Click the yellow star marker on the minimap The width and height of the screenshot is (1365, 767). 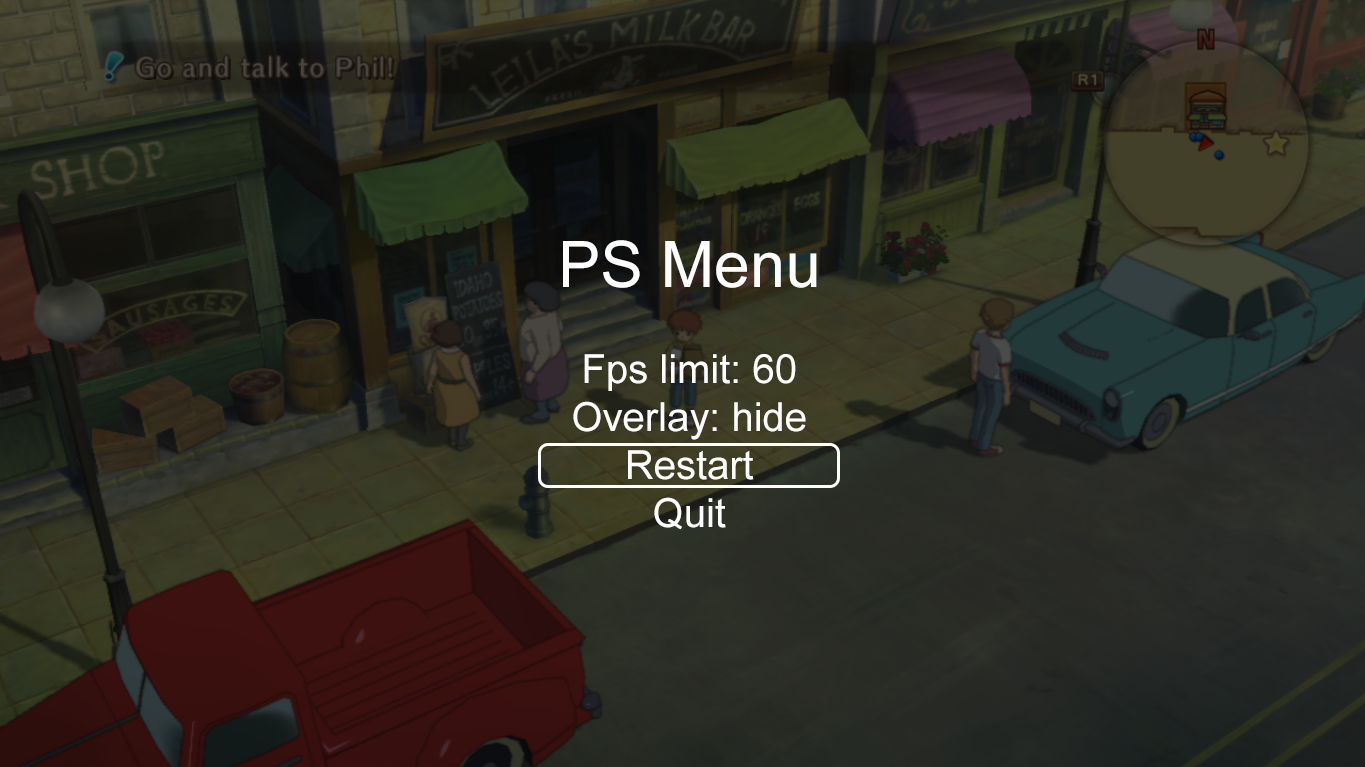click(1276, 143)
